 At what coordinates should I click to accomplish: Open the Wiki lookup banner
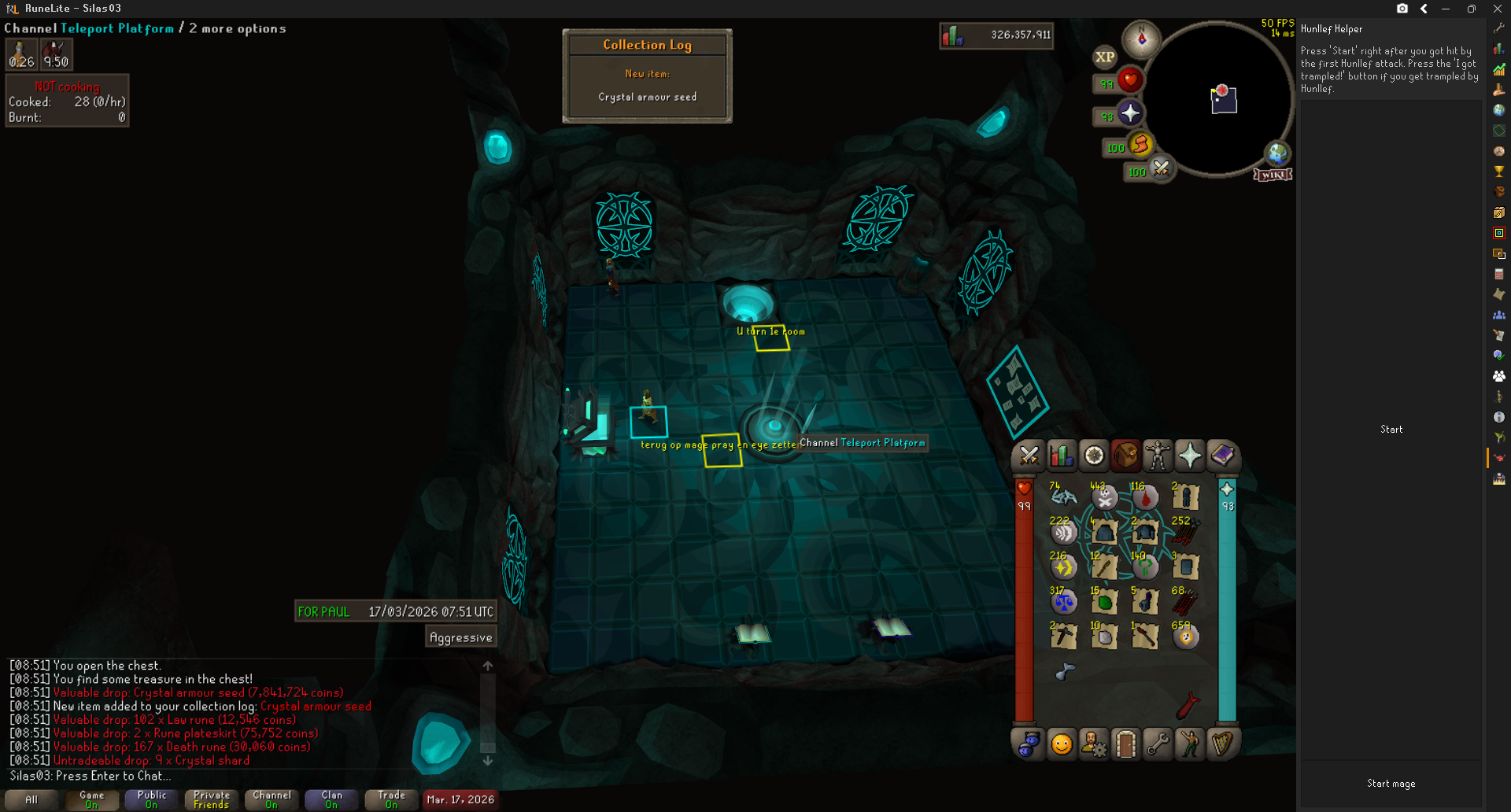pyautogui.click(x=1273, y=175)
